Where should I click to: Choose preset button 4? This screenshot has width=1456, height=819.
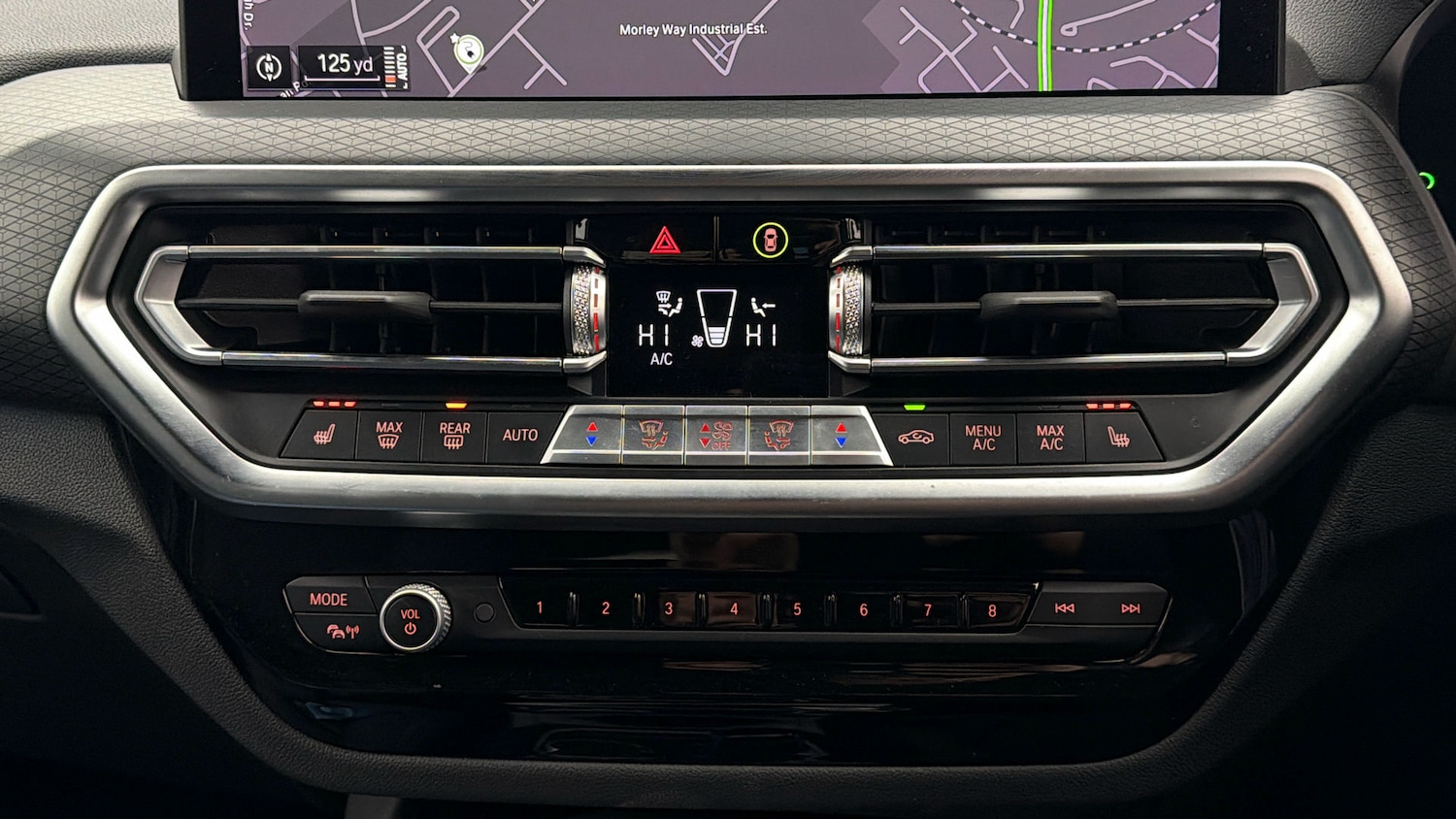coord(734,609)
